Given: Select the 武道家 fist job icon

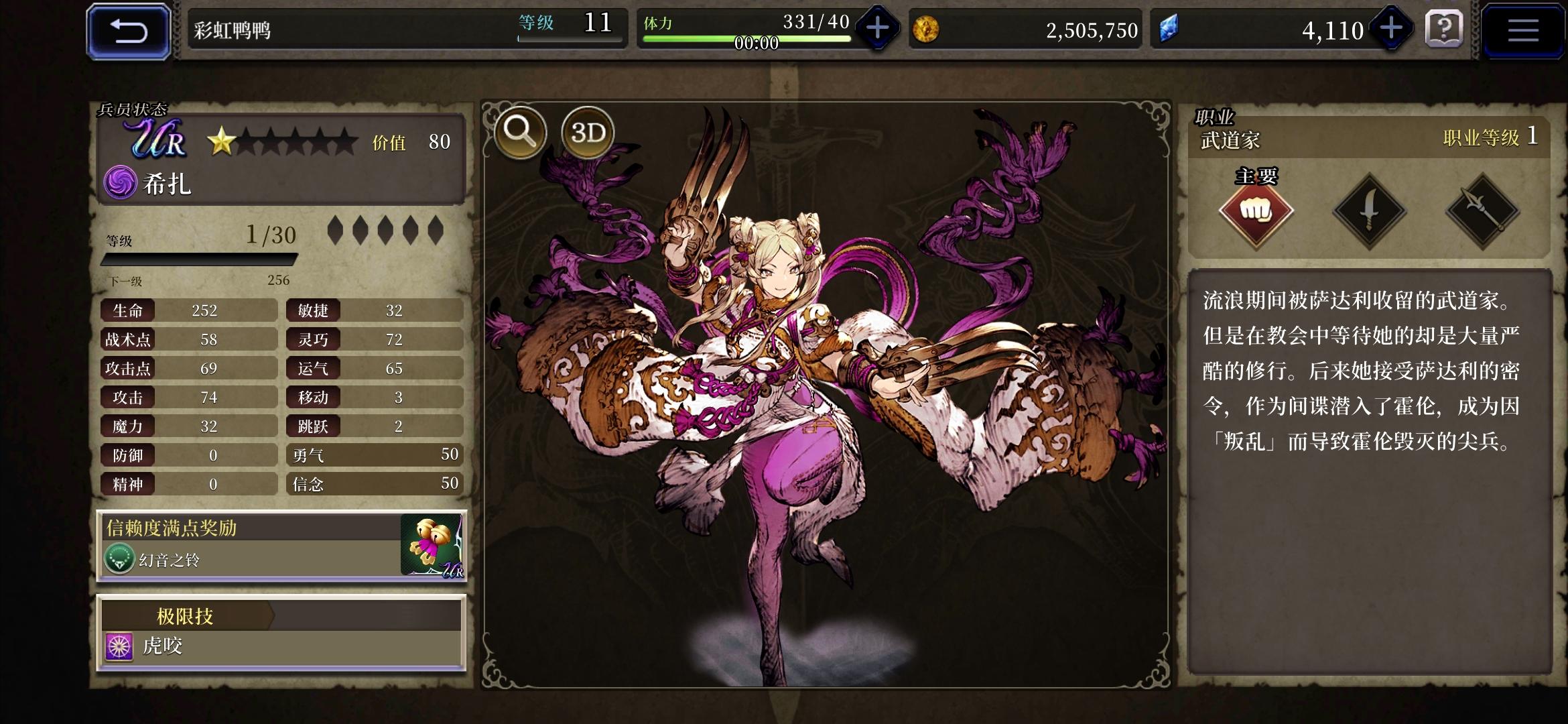Looking at the screenshot, I should (1256, 210).
